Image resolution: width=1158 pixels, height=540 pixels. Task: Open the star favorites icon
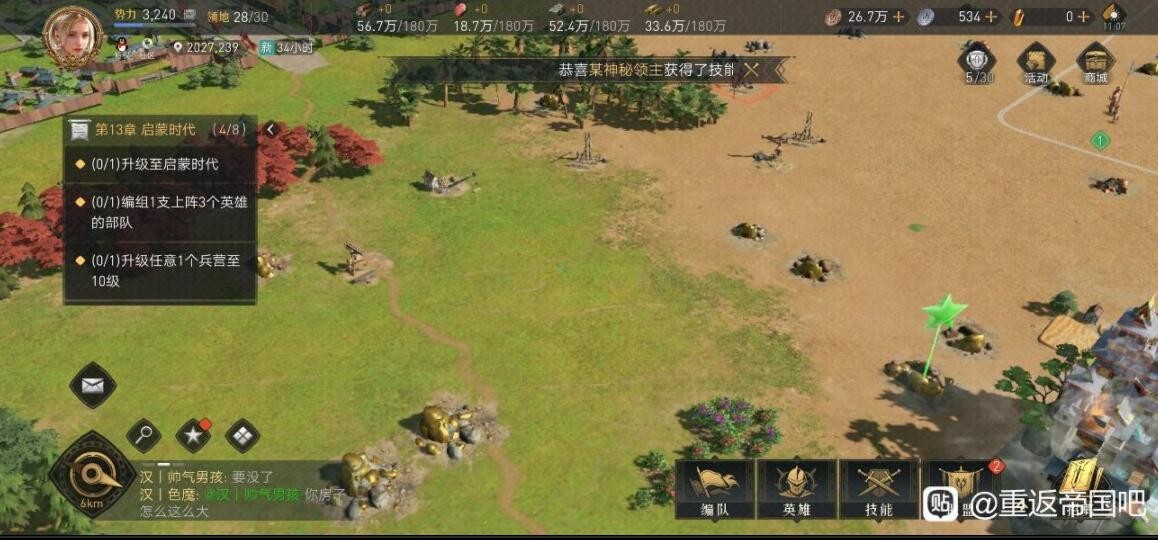[x=193, y=435]
